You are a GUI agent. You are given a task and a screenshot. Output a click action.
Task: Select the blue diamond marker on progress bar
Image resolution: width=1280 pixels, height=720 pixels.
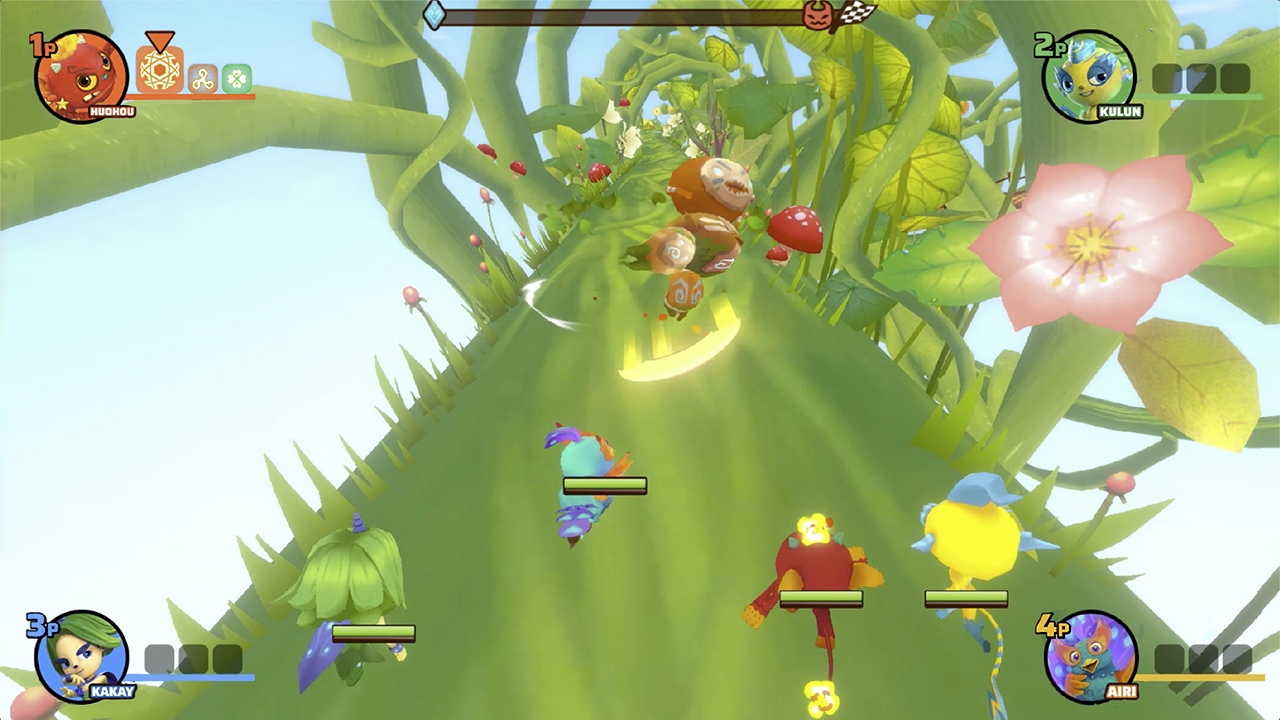[432, 15]
